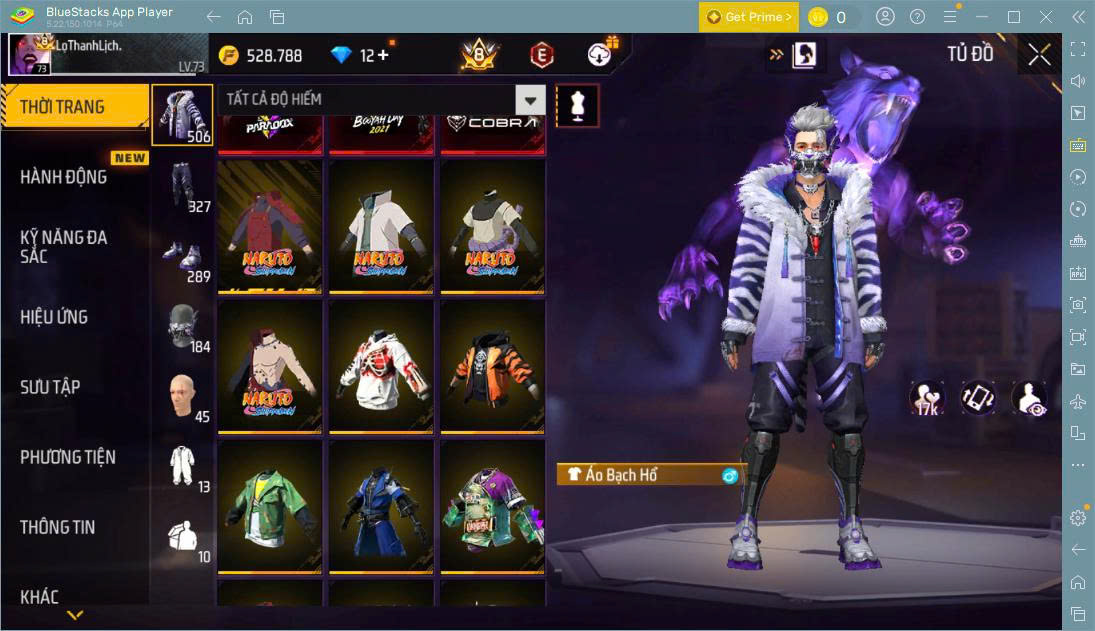Select the Hiệu Ứng menu entry
This screenshot has width=1095, height=631.
[x=54, y=317]
